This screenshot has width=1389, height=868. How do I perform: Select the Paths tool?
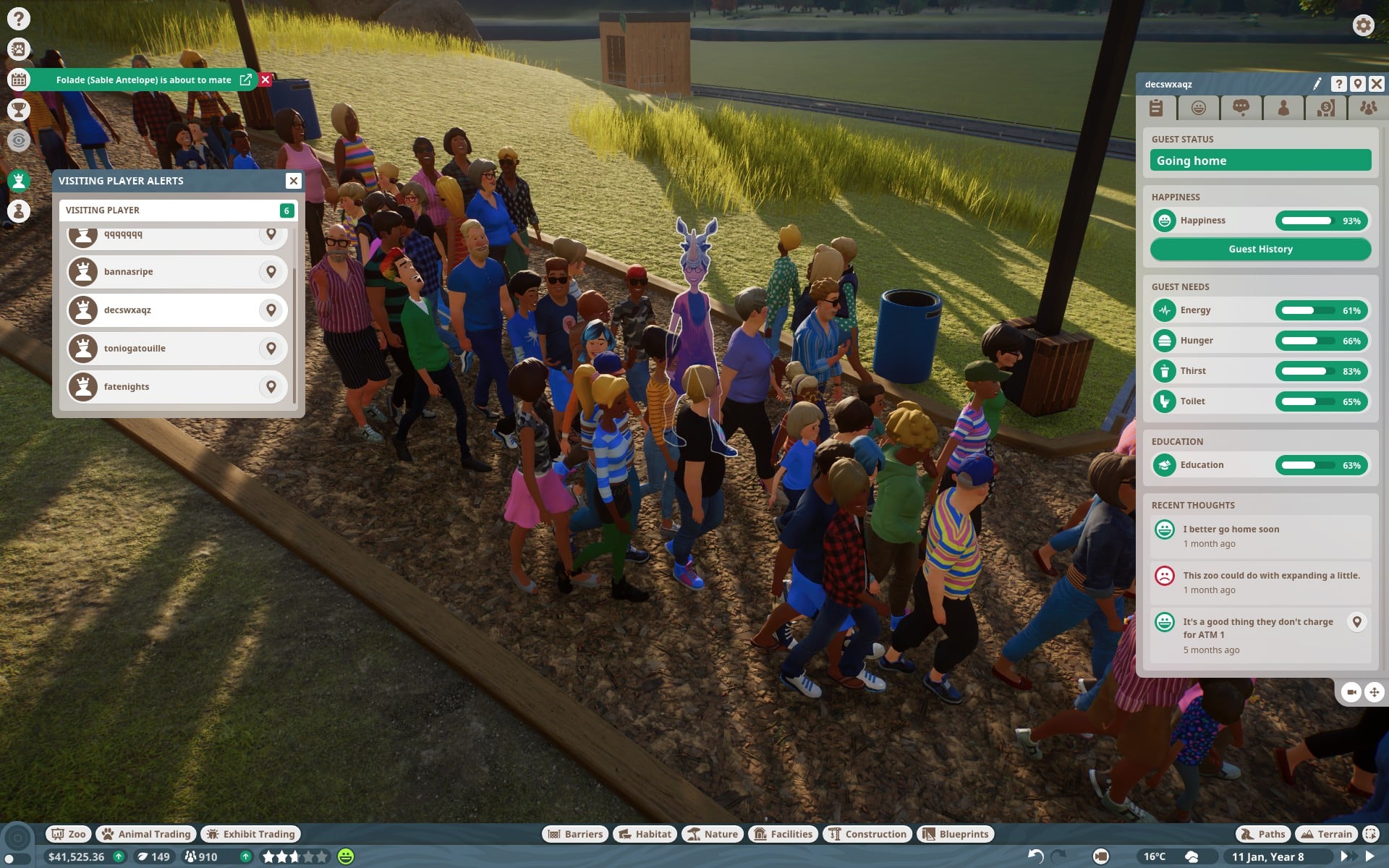tap(1263, 834)
